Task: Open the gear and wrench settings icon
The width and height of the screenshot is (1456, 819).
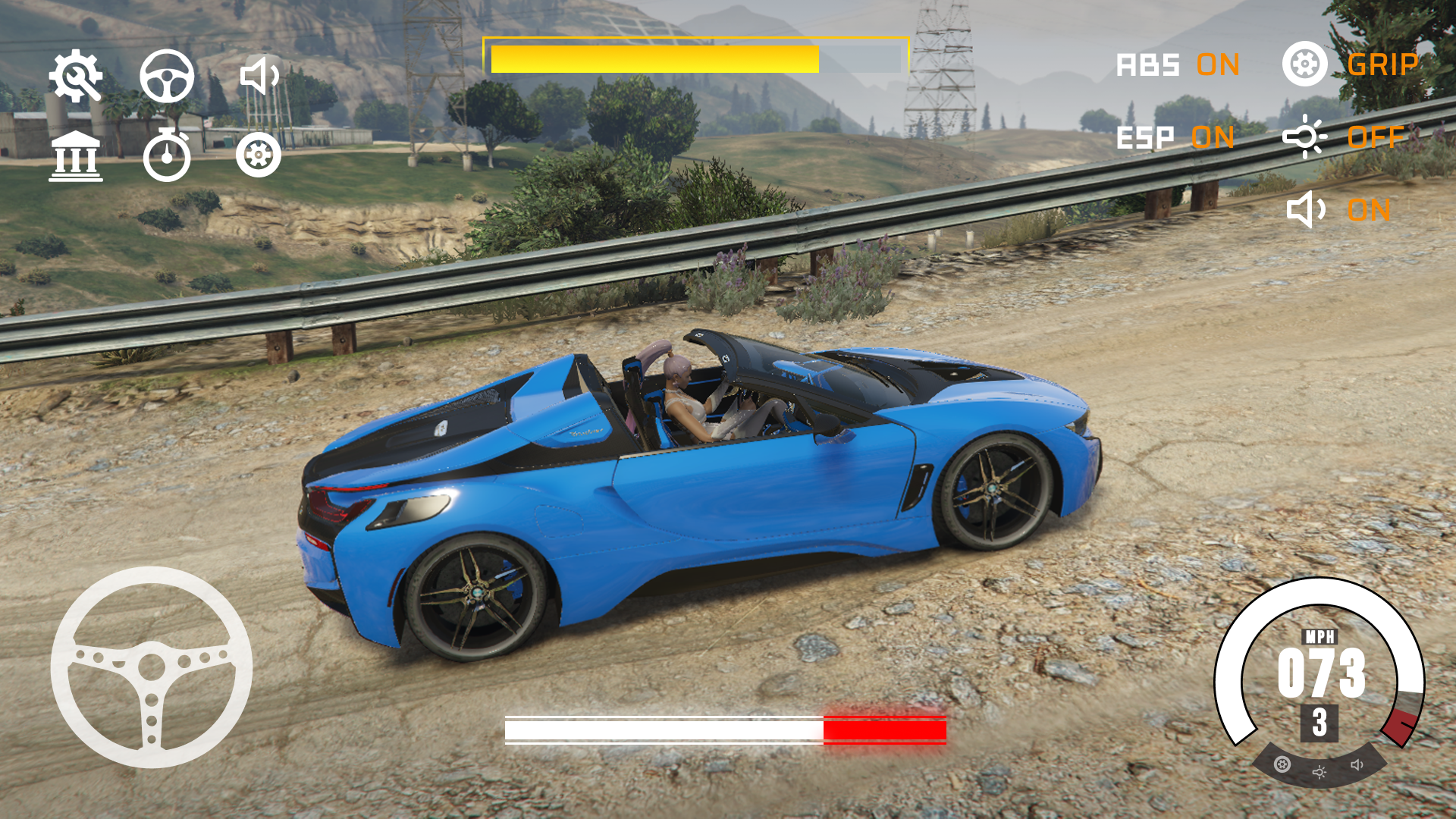Action: (x=75, y=76)
